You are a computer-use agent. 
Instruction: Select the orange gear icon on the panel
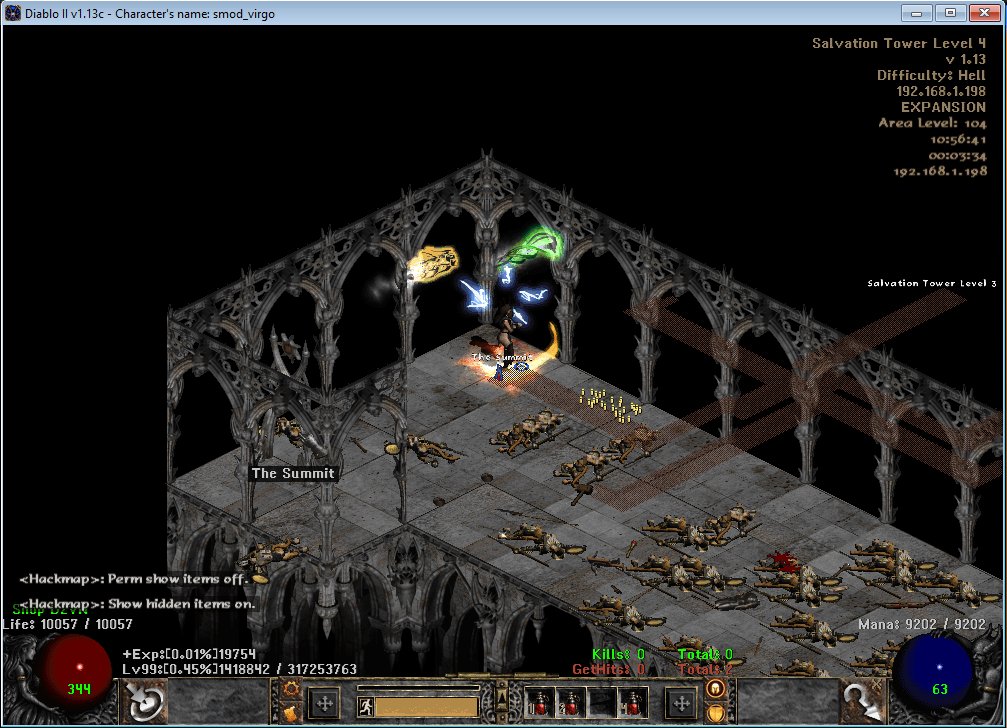tap(292, 689)
